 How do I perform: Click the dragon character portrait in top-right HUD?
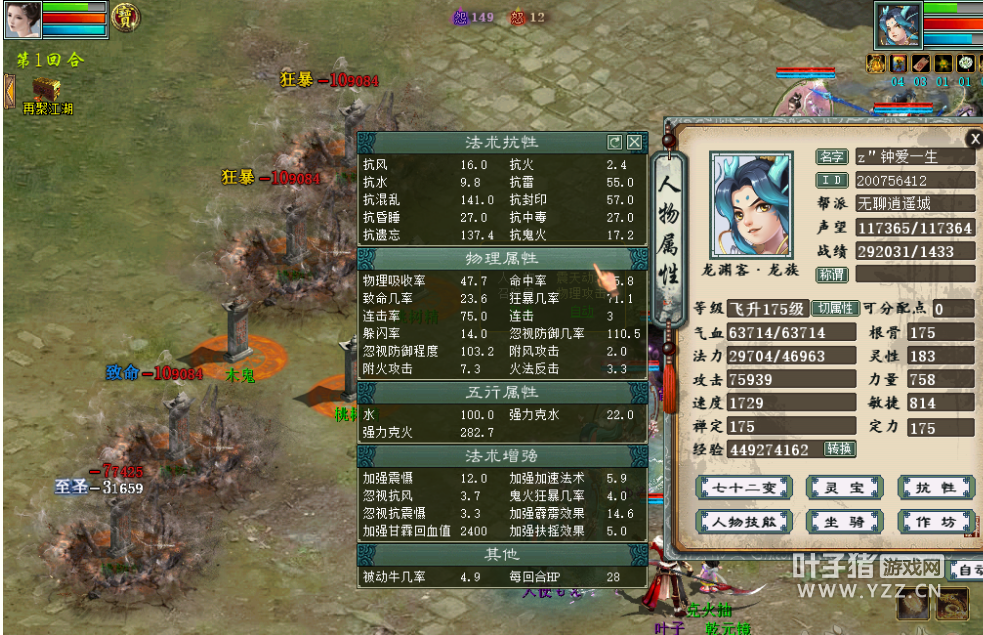[897, 24]
